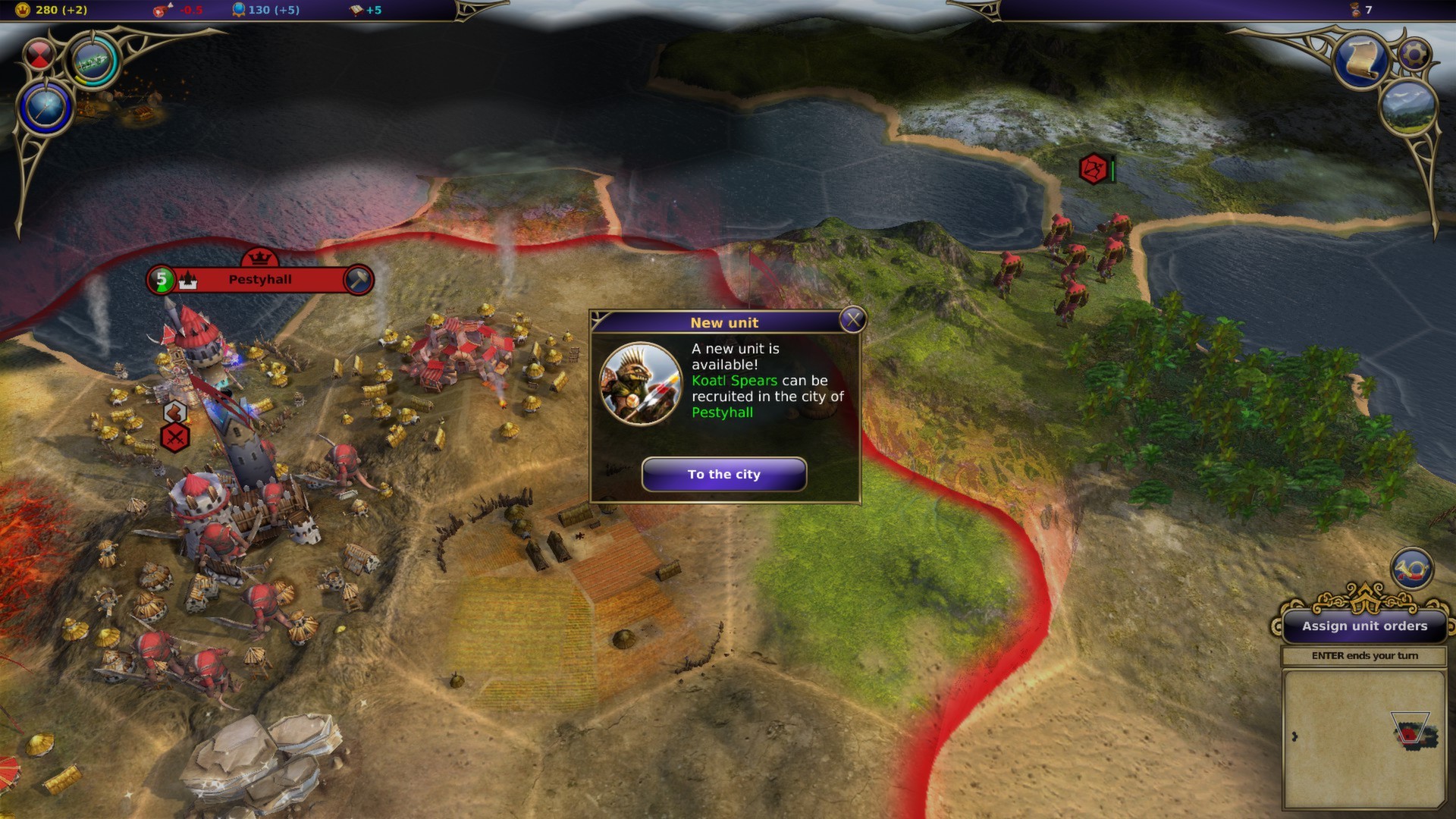Open the gear settings menu

1414,54
